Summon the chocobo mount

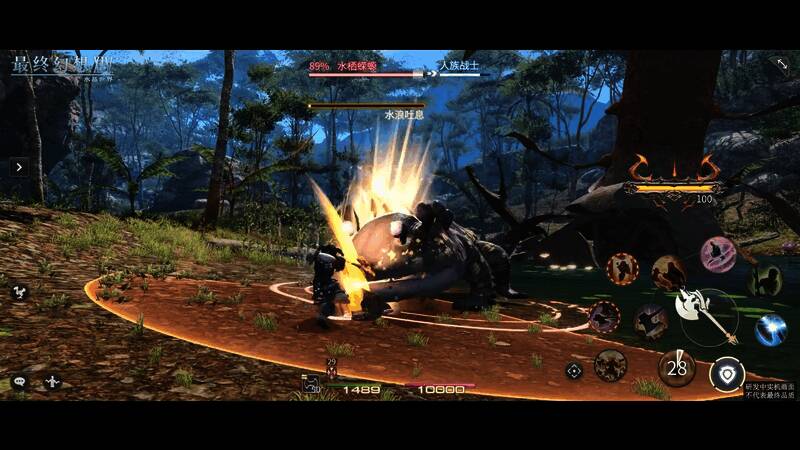19,291
